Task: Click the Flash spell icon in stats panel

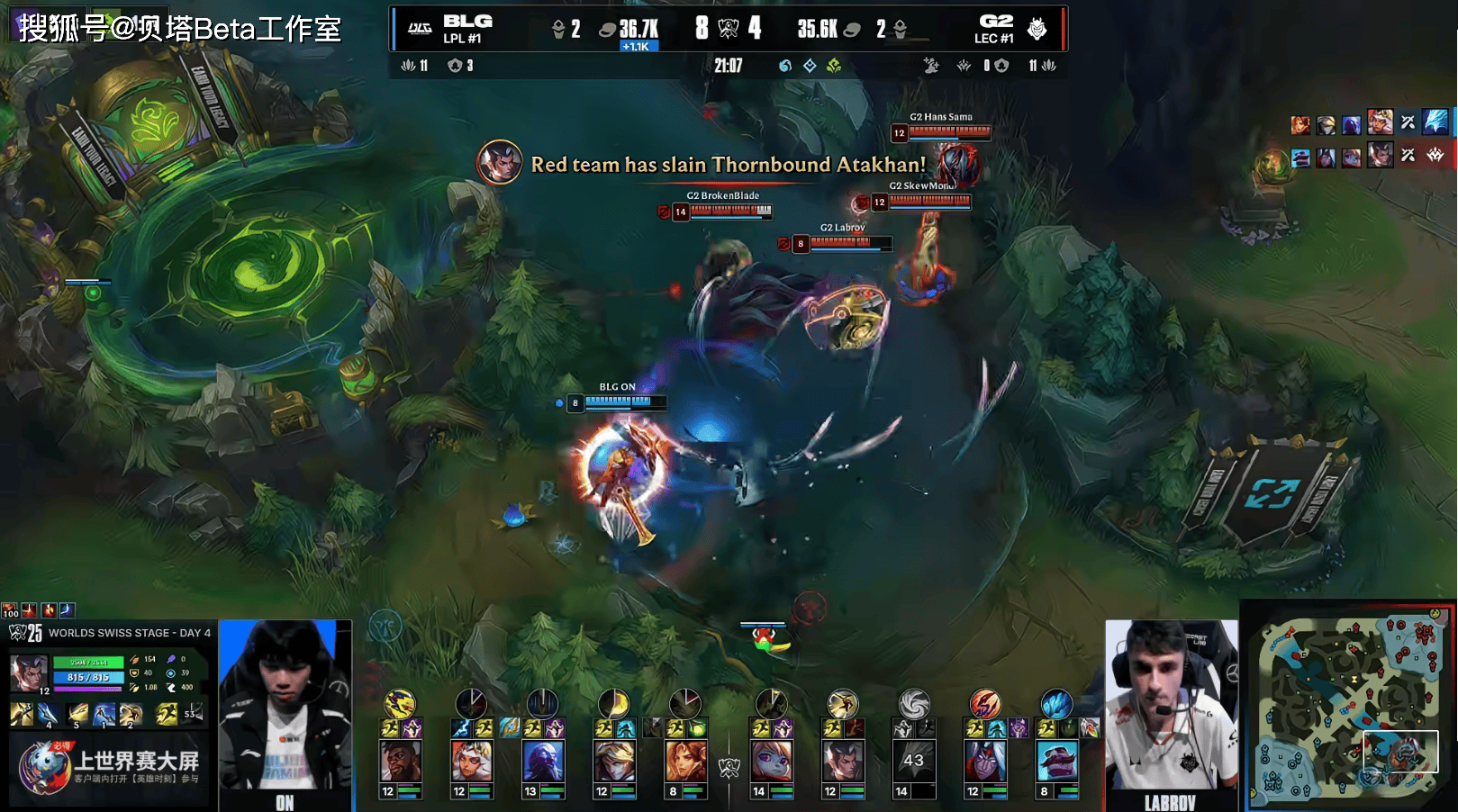Action: point(167,715)
